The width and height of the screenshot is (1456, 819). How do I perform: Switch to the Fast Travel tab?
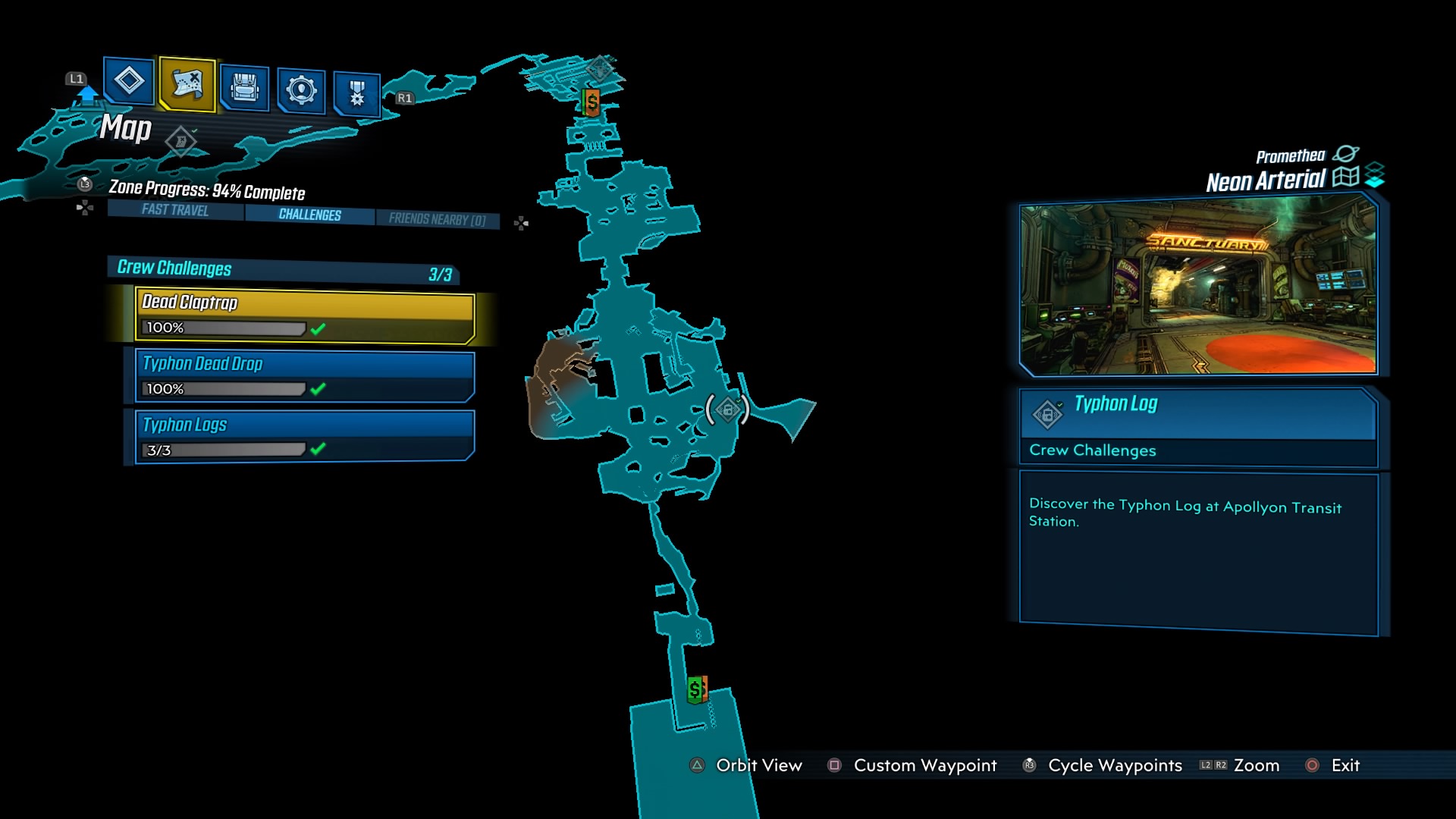pyautogui.click(x=174, y=213)
